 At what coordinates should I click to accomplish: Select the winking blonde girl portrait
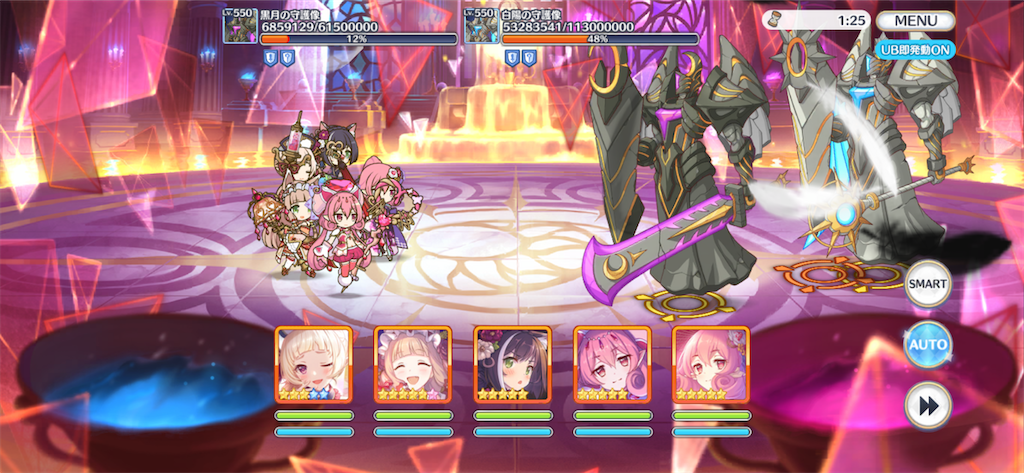(x=313, y=364)
